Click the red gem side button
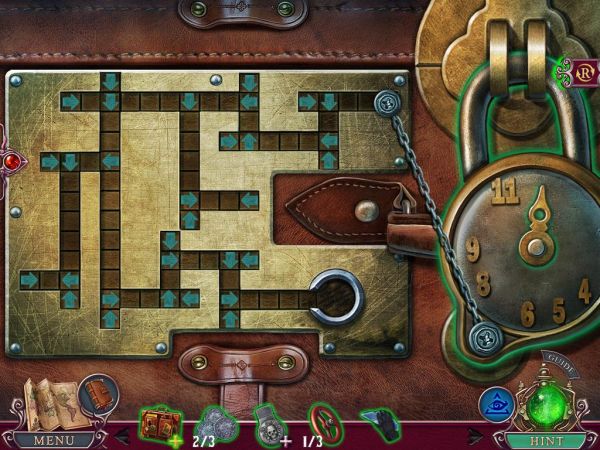Screen dimensions: 600x450 11,161
